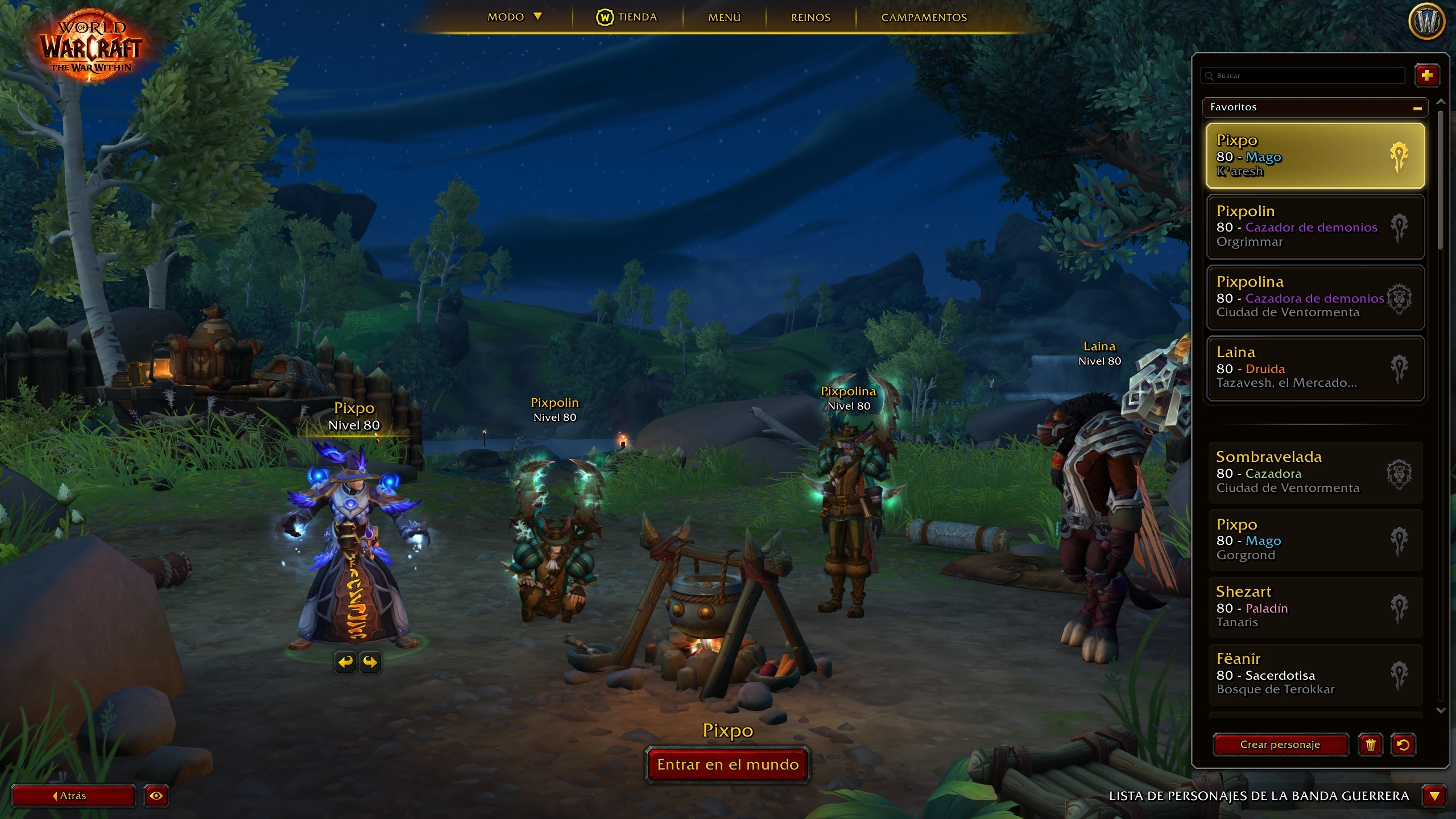
Task: Go back with the Atrás button
Action: [x=73, y=796]
